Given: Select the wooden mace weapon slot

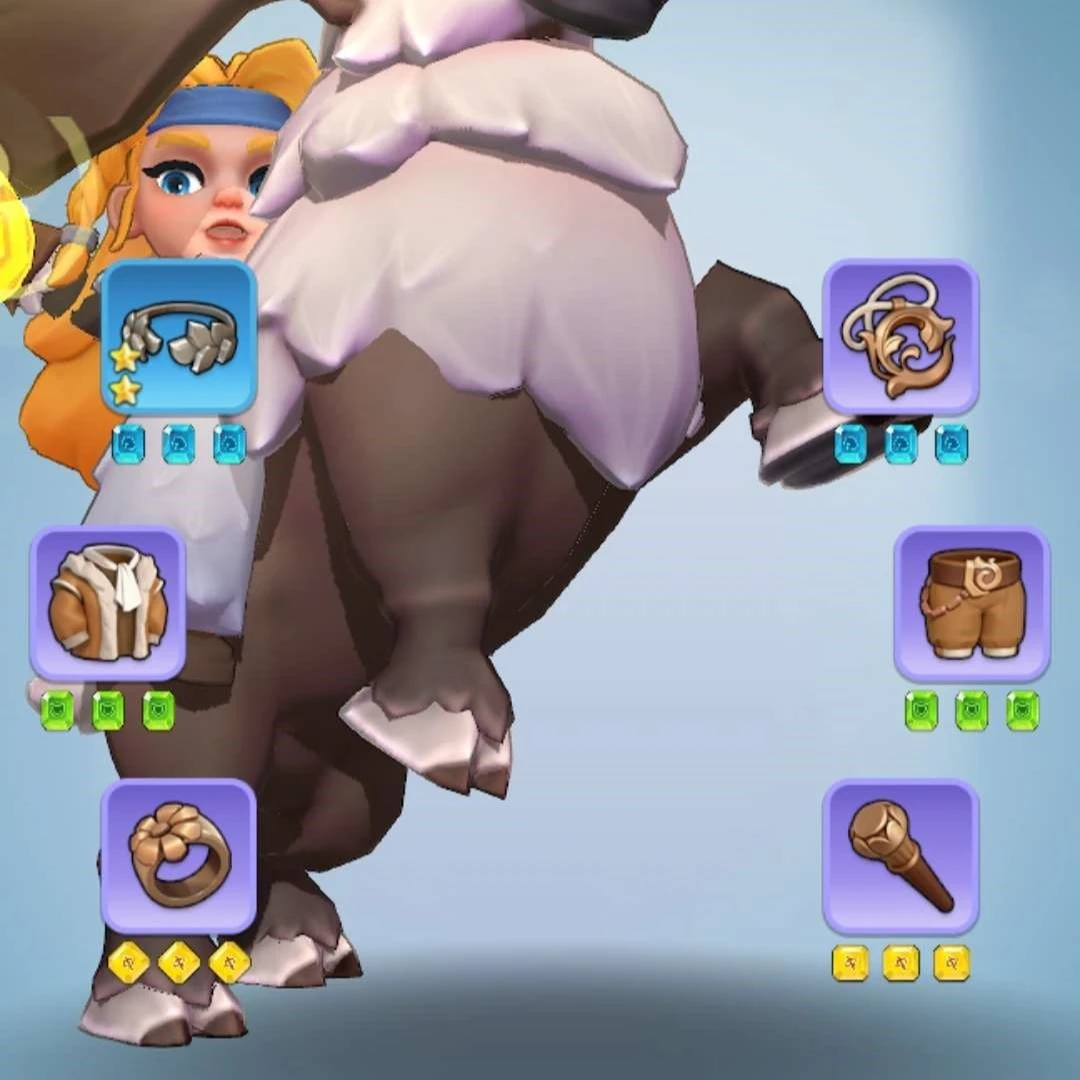Looking at the screenshot, I should pyautogui.click(x=900, y=856).
